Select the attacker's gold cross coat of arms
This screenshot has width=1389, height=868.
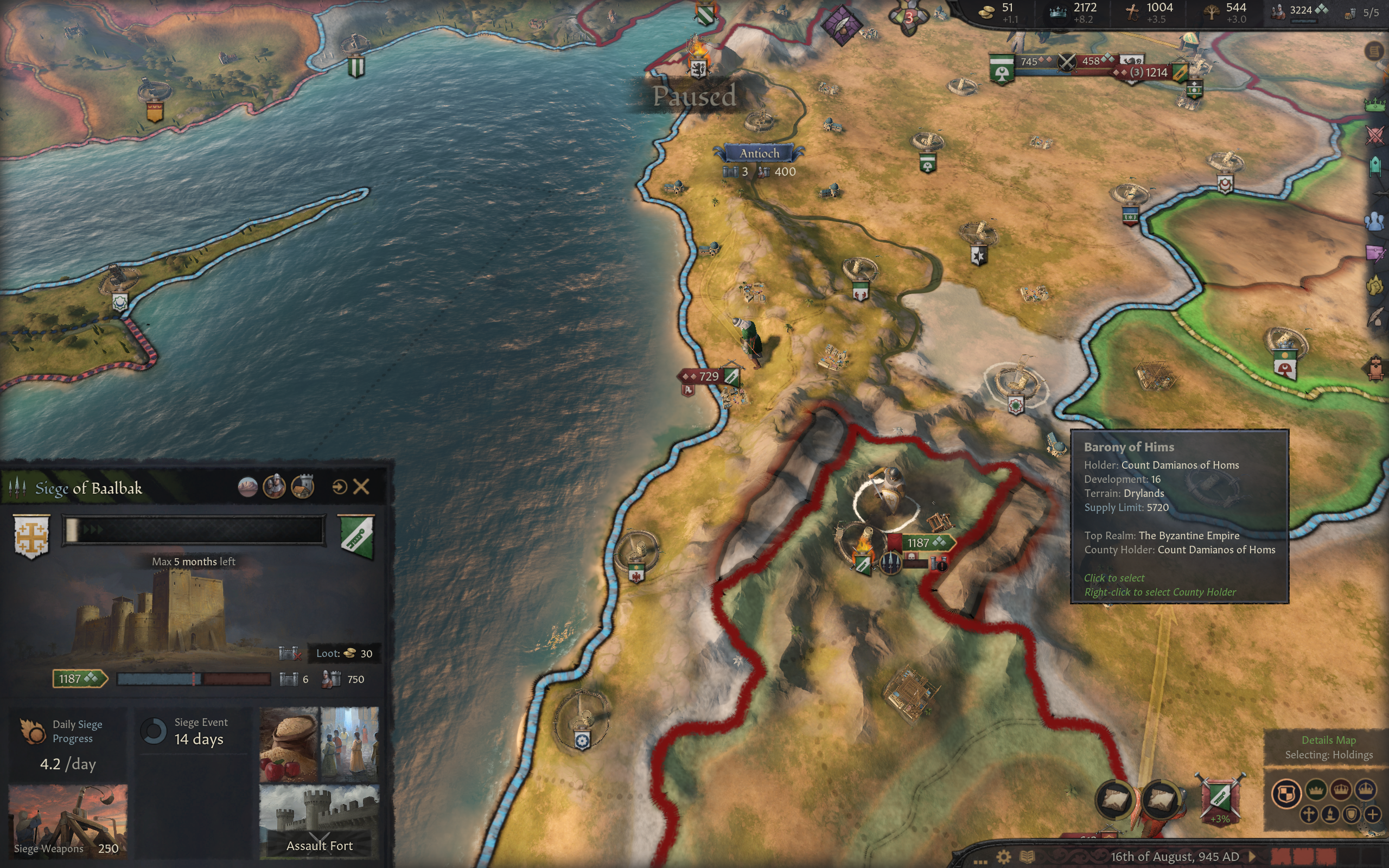click(31, 535)
